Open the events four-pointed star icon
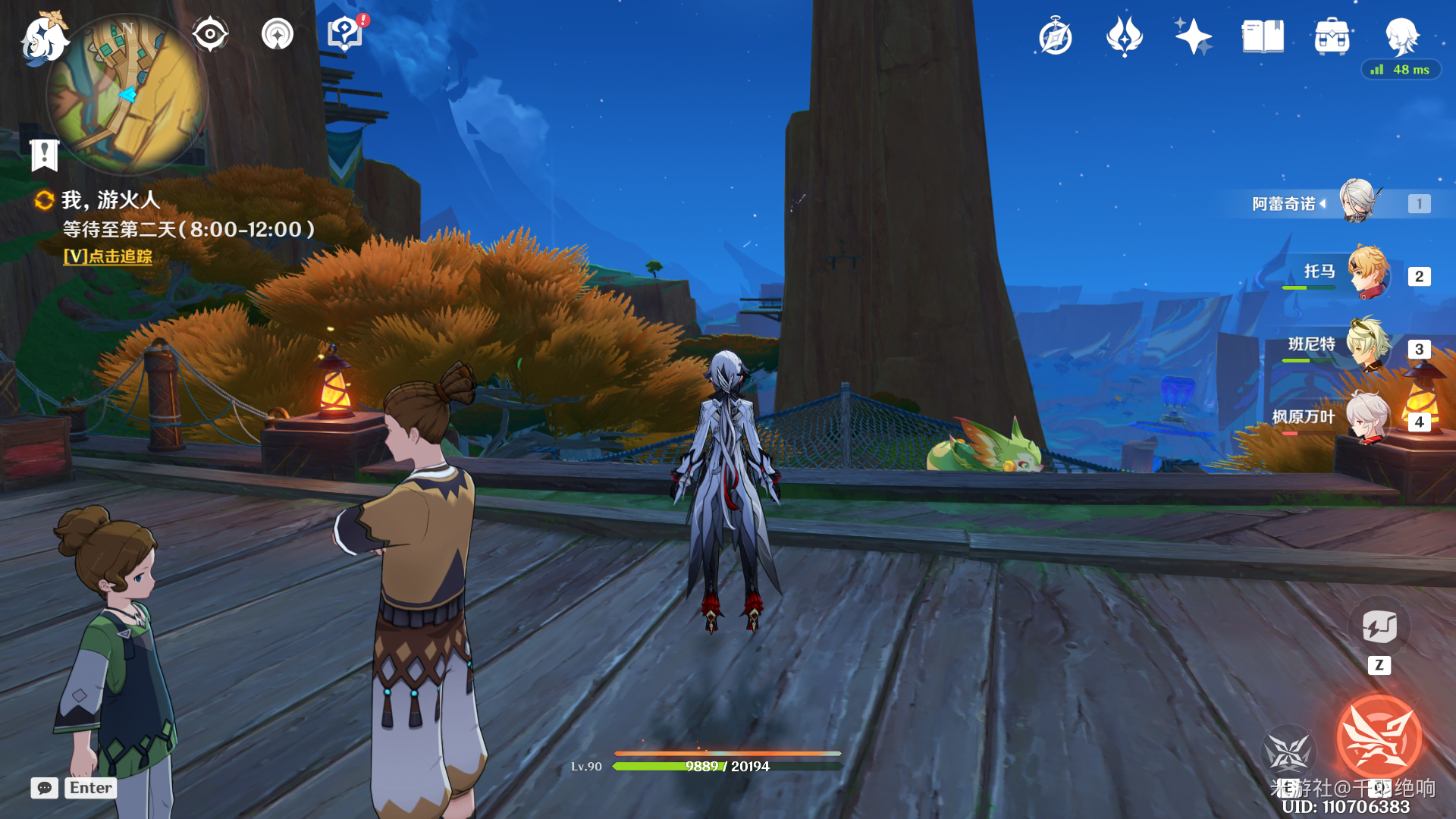Viewport: 1456px width, 819px height. (1124, 36)
